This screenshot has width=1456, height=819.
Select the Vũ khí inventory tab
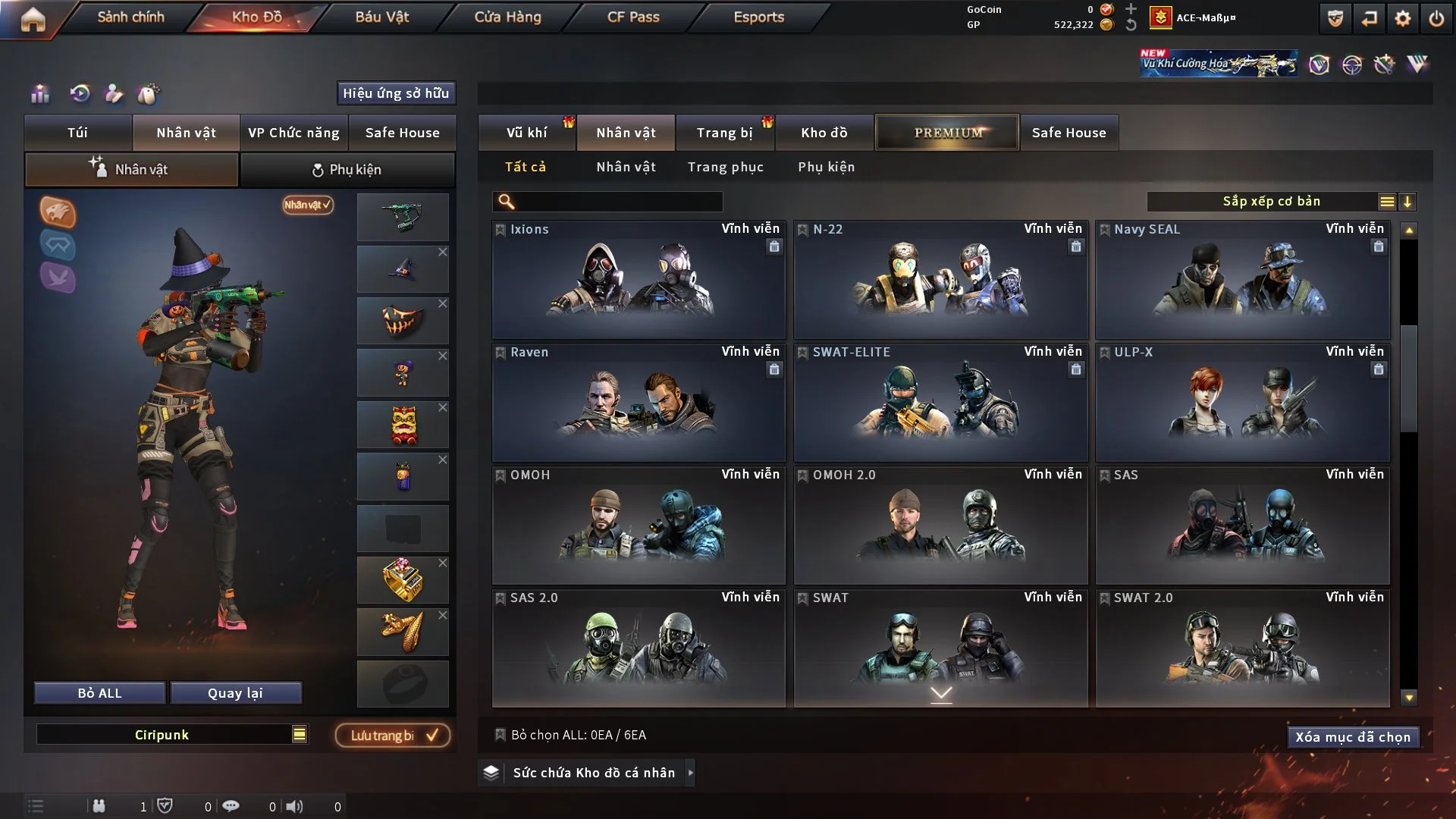[x=526, y=133]
